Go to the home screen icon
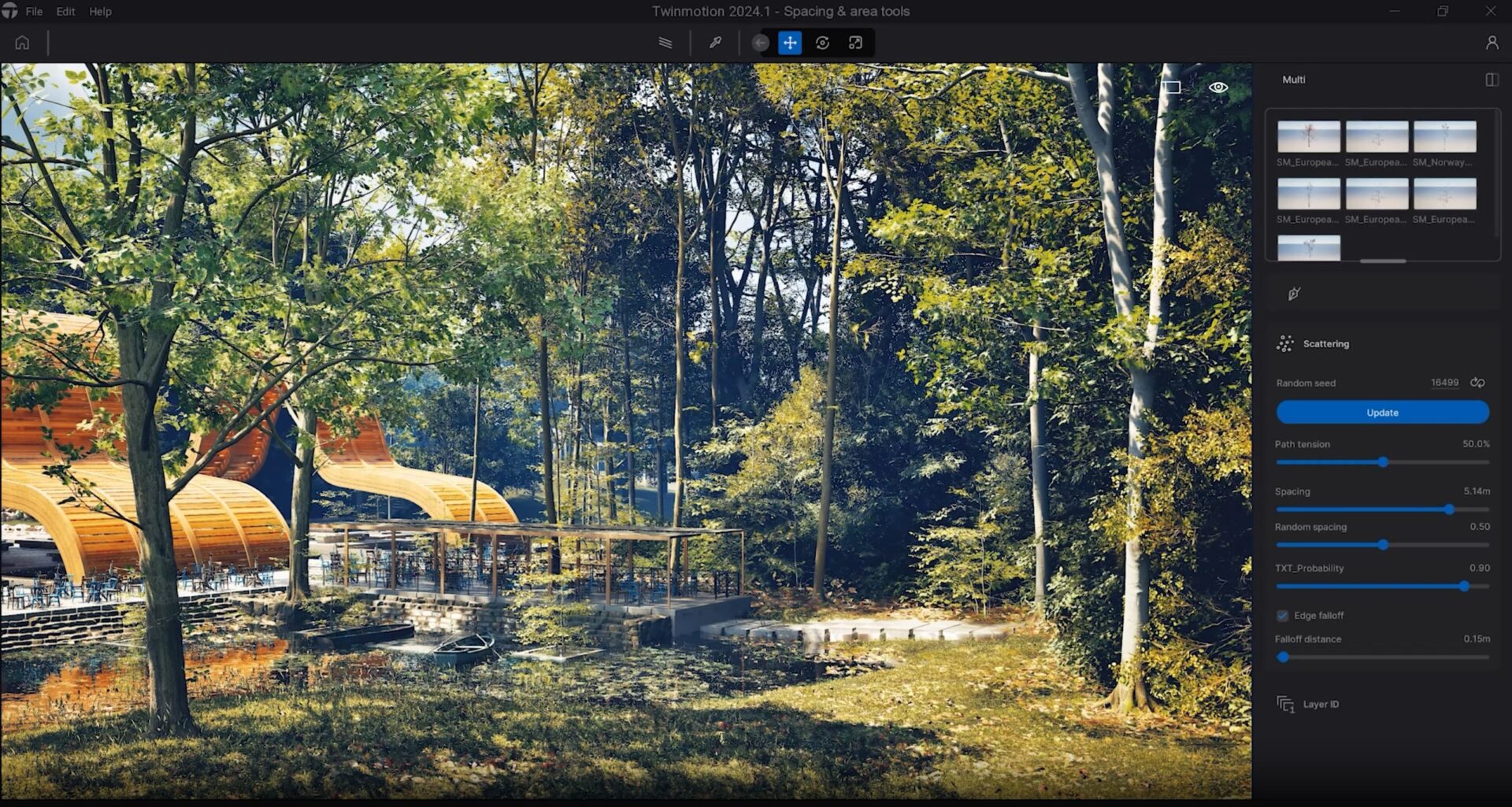1512x807 pixels. [22, 43]
